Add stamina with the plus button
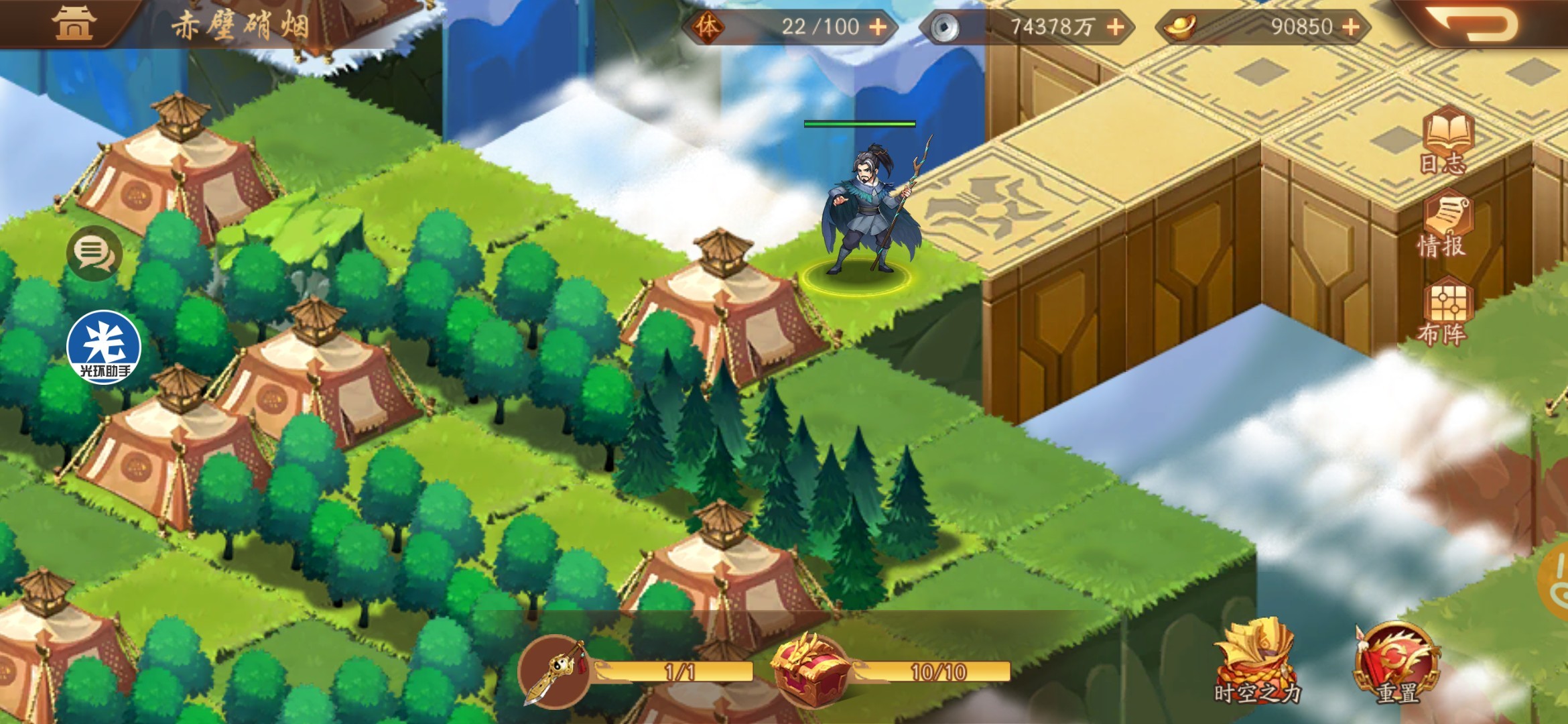This screenshot has height=724, width=1568. click(877, 27)
